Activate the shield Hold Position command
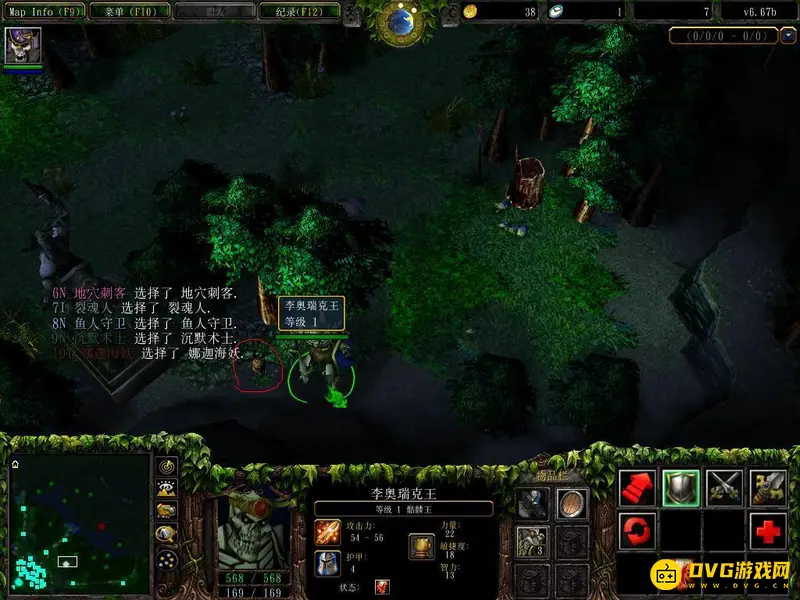 681,488
